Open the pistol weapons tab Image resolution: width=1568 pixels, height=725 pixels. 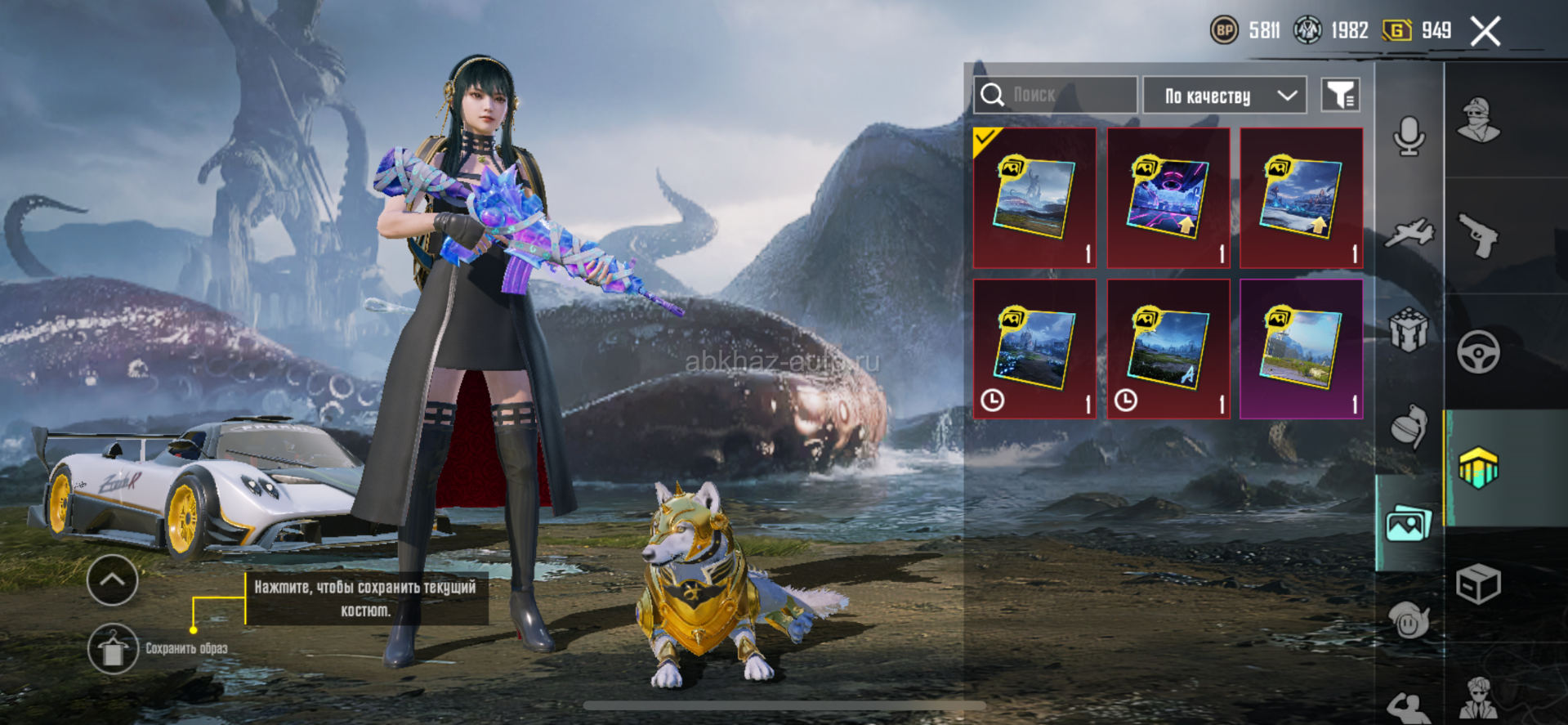[1479, 236]
